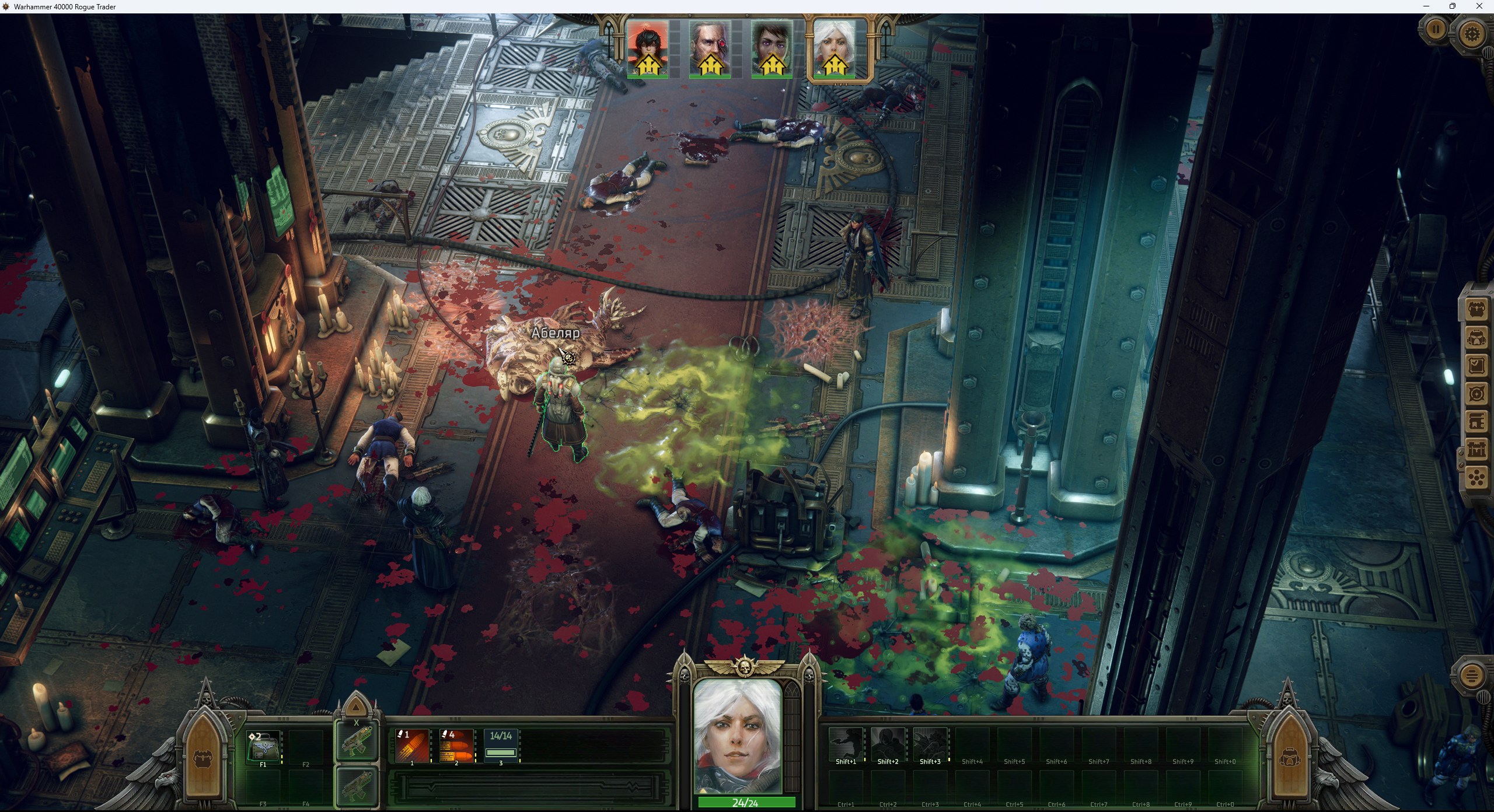The image size is (1494, 812).
Task: Open the compass map icon in side menu
Action: coord(1476,394)
